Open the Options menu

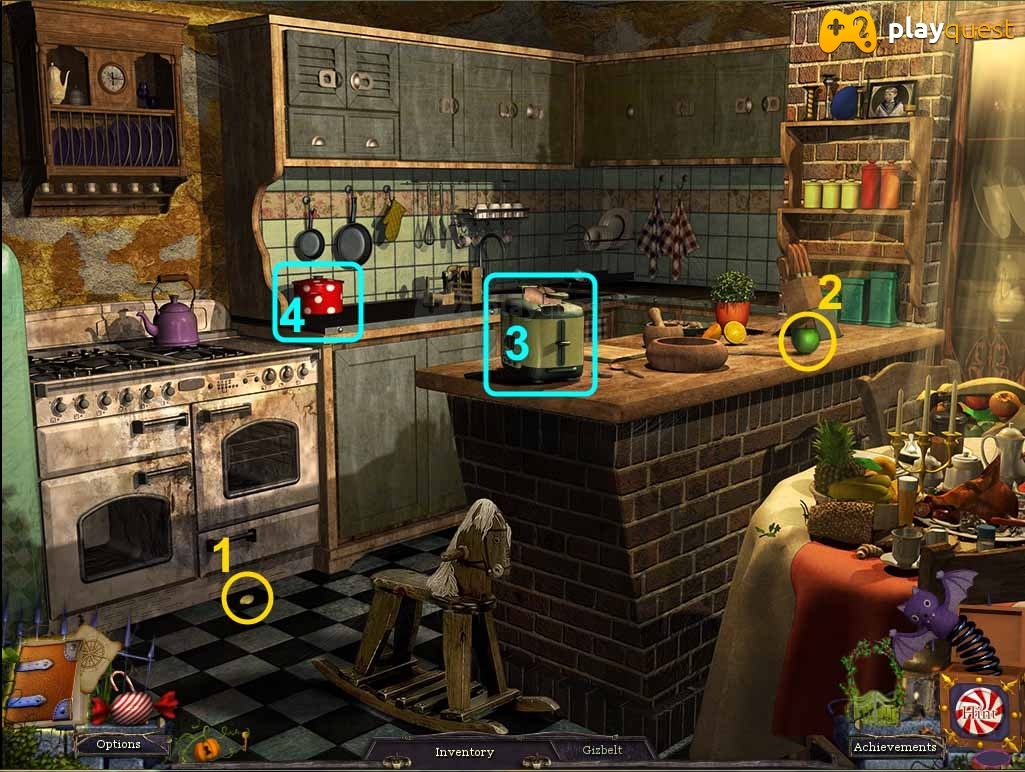coord(118,744)
